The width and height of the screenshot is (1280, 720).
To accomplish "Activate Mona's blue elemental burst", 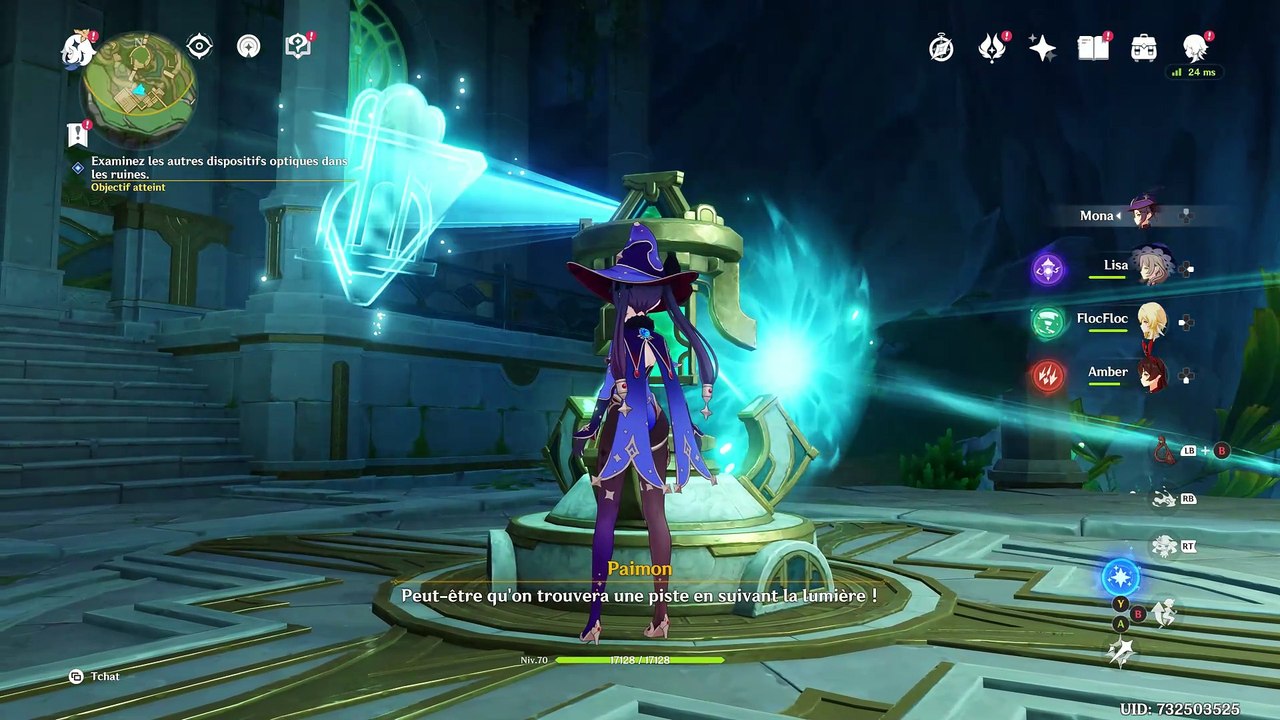I will pos(1120,577).
